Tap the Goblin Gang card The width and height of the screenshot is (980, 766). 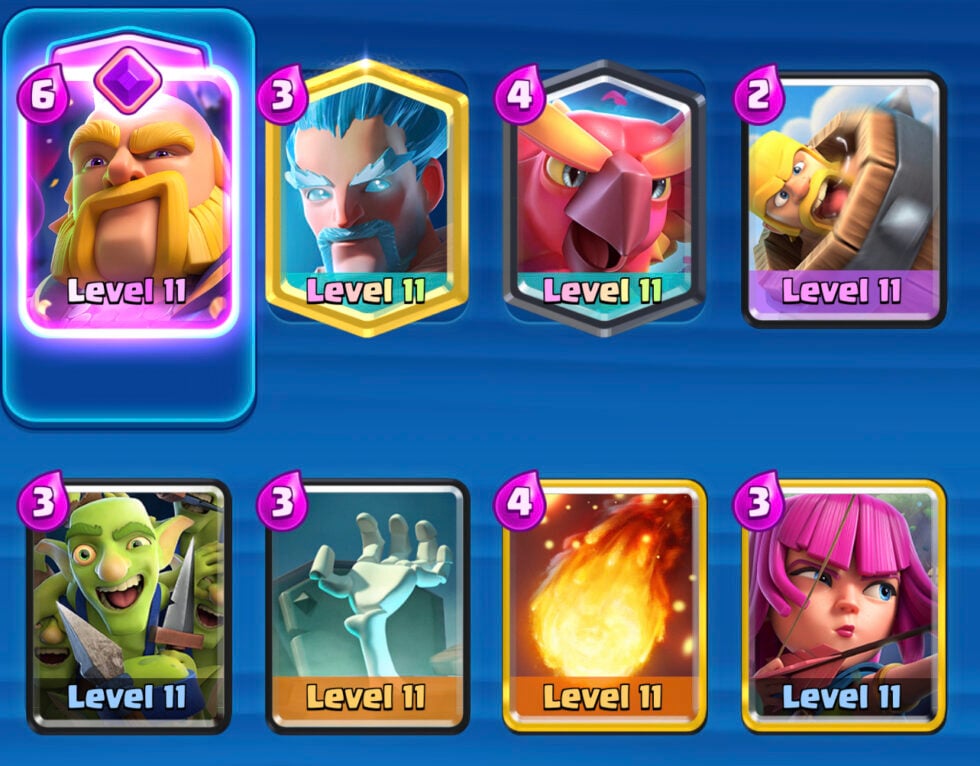point(128,605)
